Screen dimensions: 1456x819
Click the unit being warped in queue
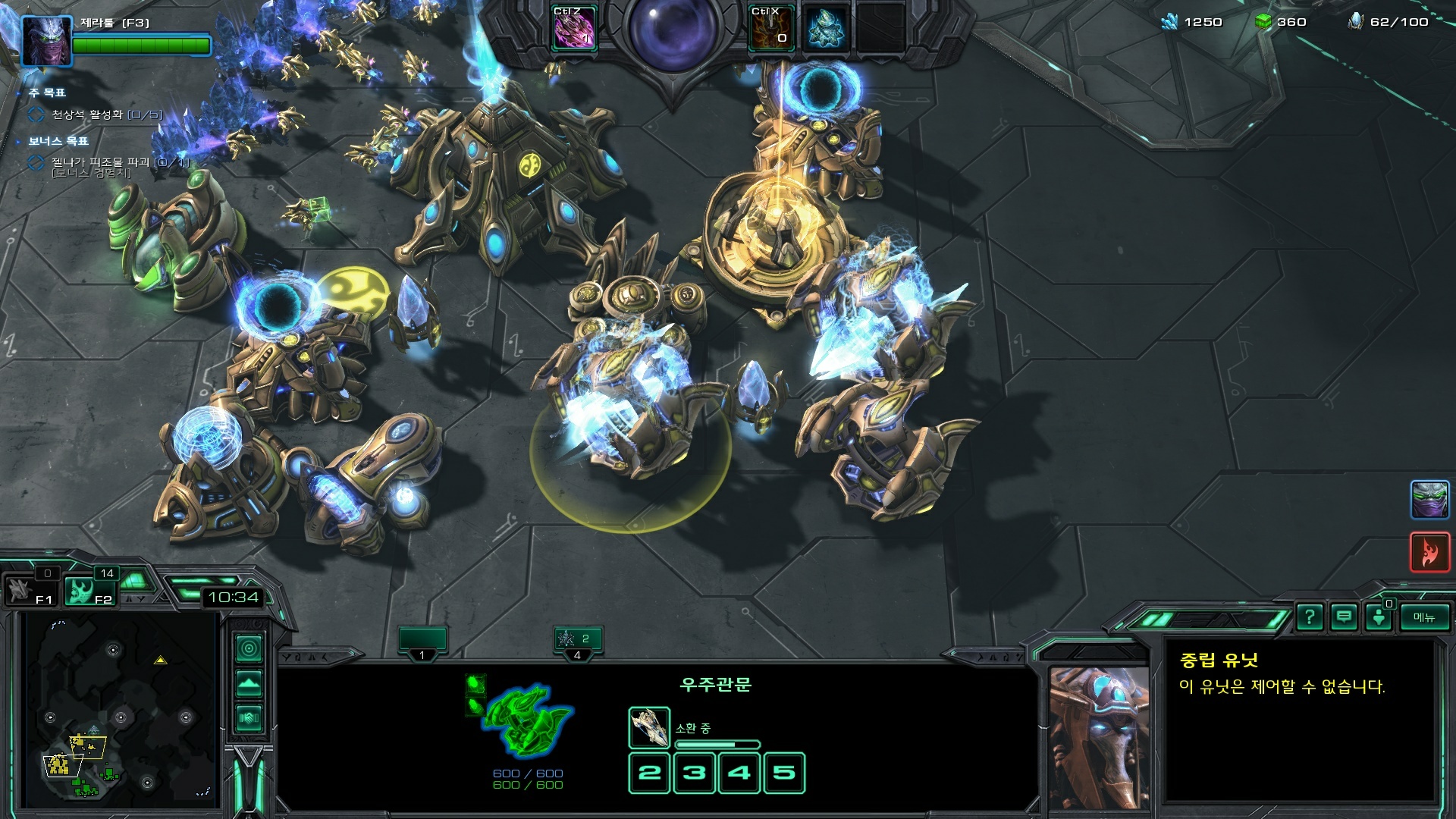tap(649, 727)
